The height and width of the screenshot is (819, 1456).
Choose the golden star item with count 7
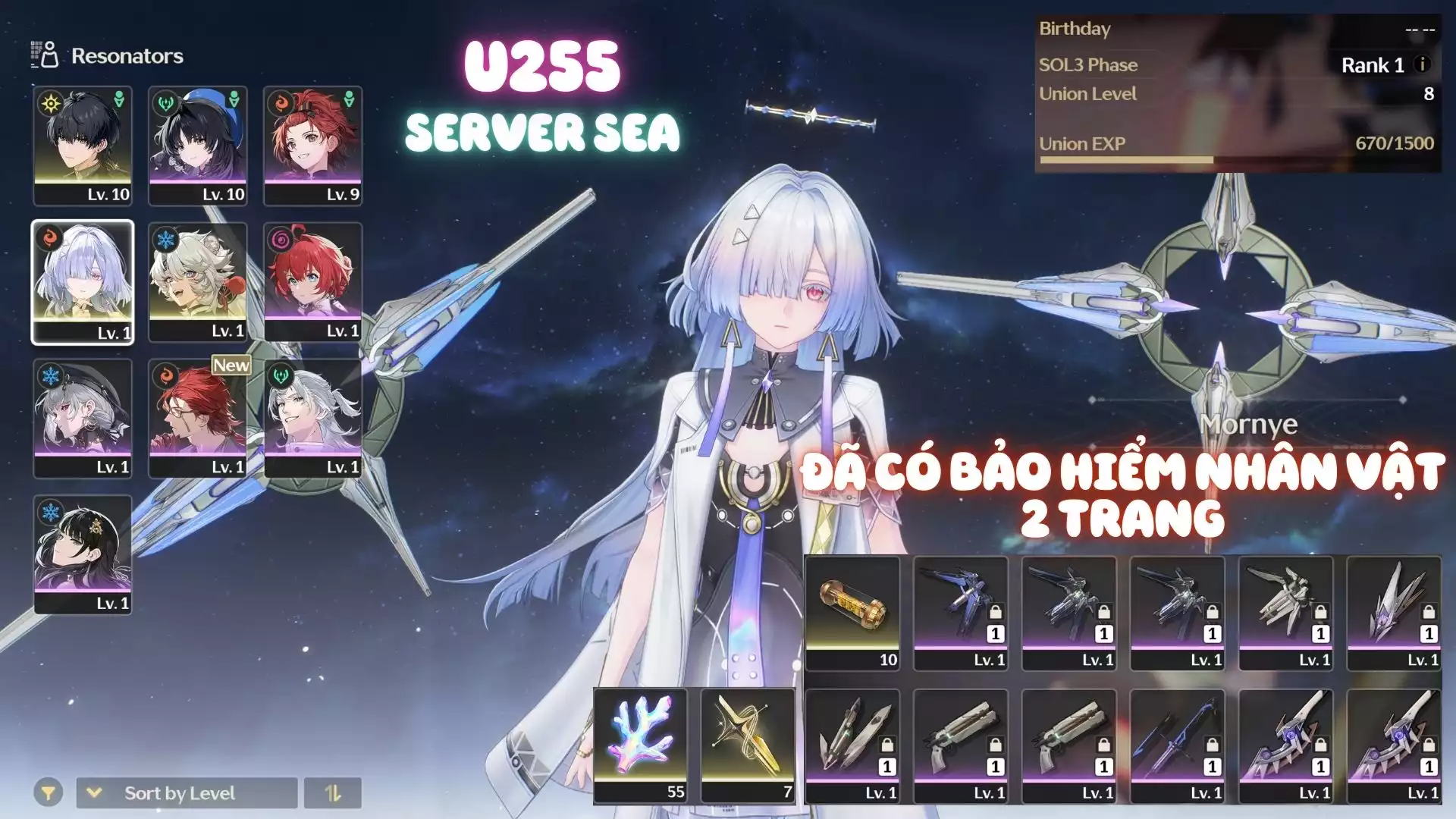(x=748, y=745)
